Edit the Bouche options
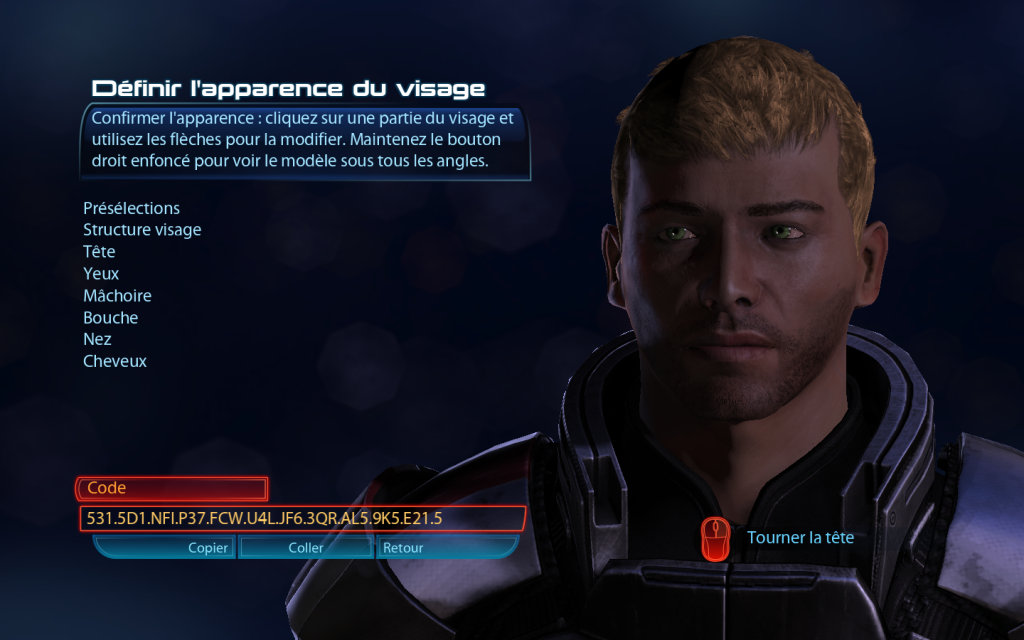1024x640 pixels. (110, 318)
